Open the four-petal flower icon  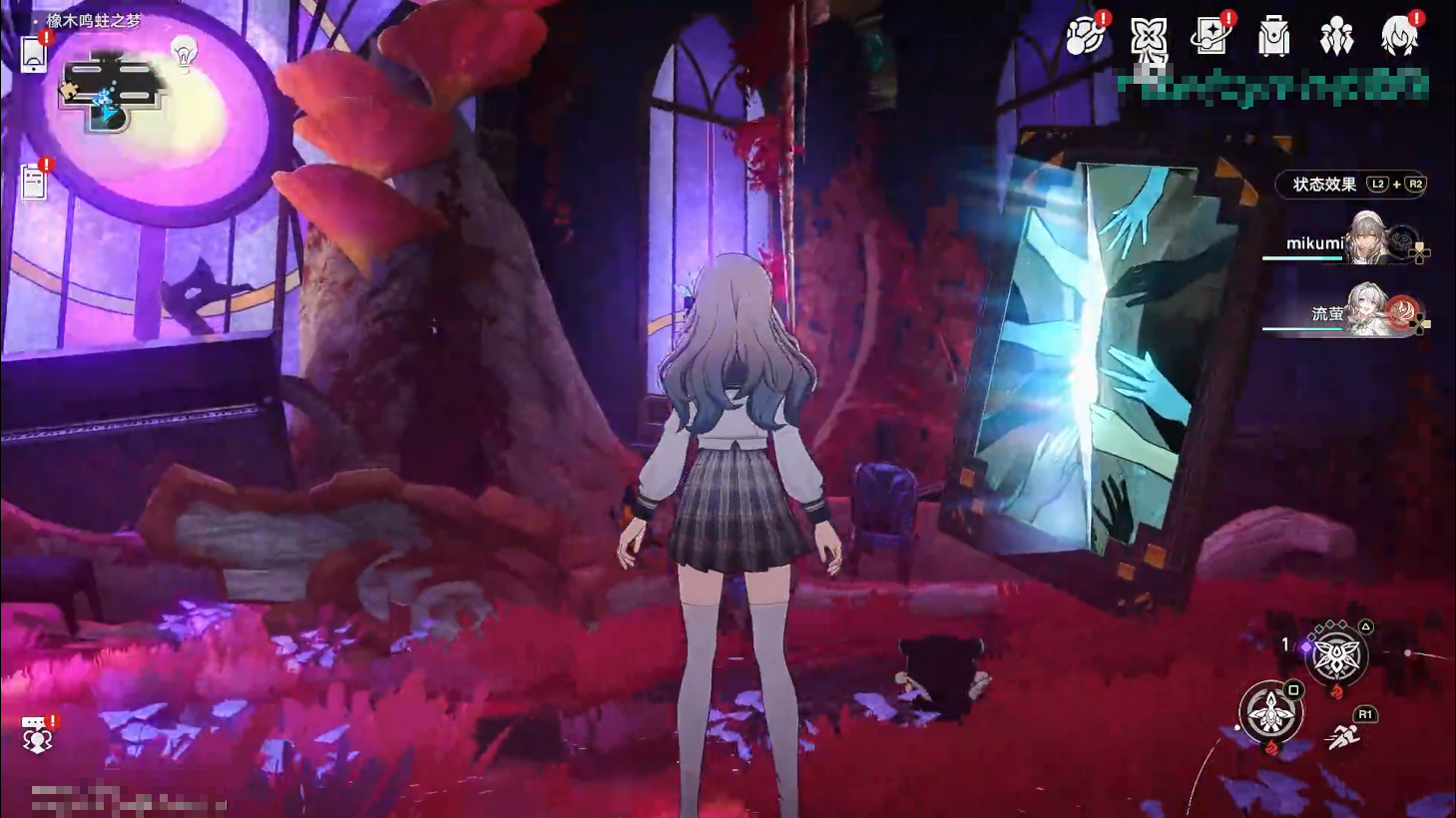point(1148,38)
